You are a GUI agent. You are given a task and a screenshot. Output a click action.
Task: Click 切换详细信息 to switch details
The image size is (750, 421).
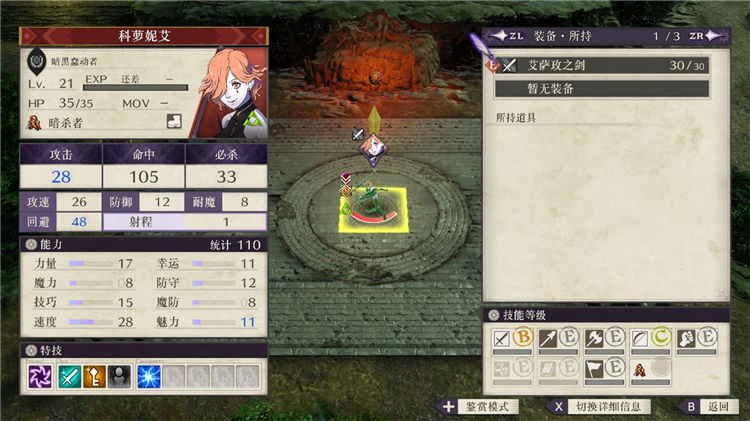coord(598,407)
